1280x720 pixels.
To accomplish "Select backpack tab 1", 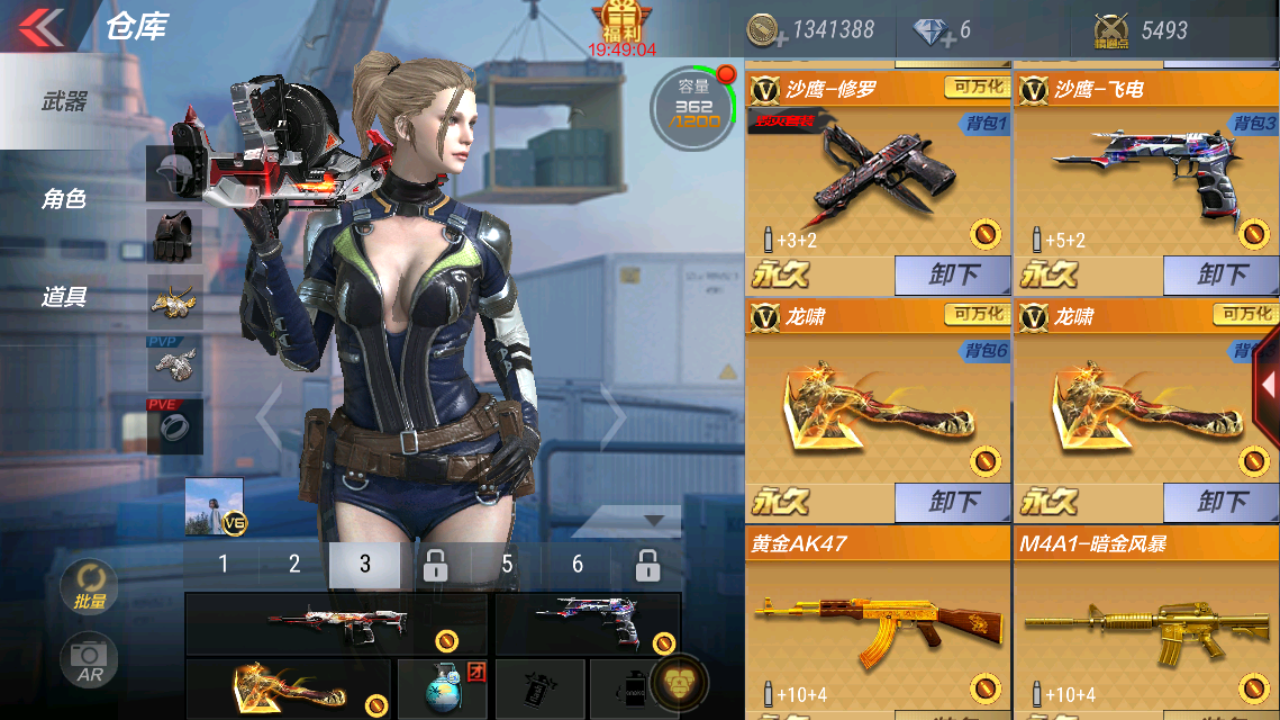I will 222,564.
